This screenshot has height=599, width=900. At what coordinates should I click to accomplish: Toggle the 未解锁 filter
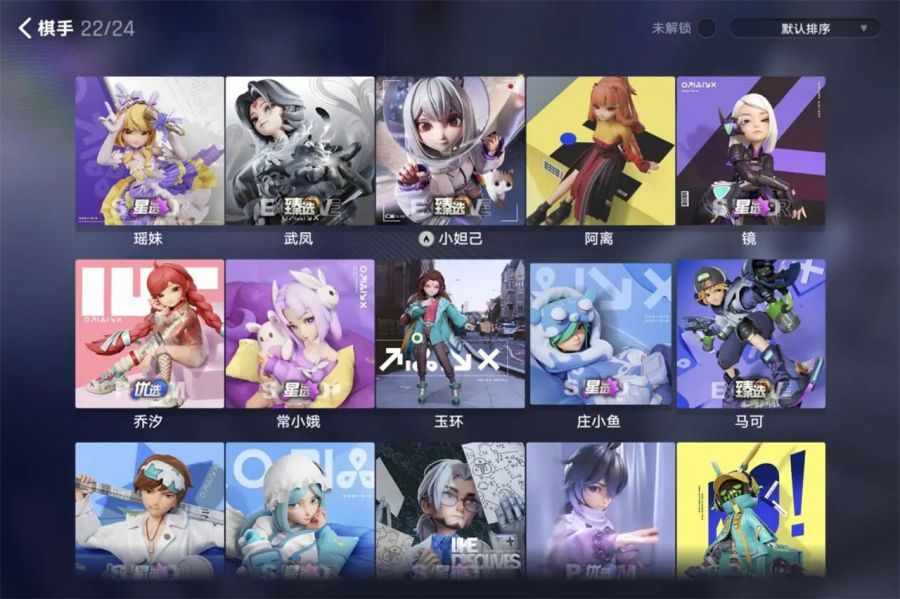click(707, 28)
